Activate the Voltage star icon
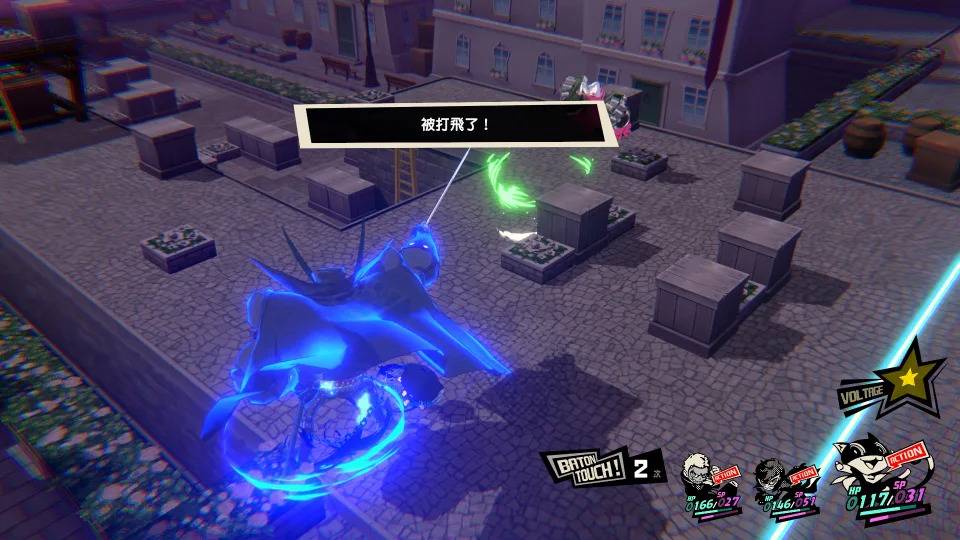 tap(908, 378)
